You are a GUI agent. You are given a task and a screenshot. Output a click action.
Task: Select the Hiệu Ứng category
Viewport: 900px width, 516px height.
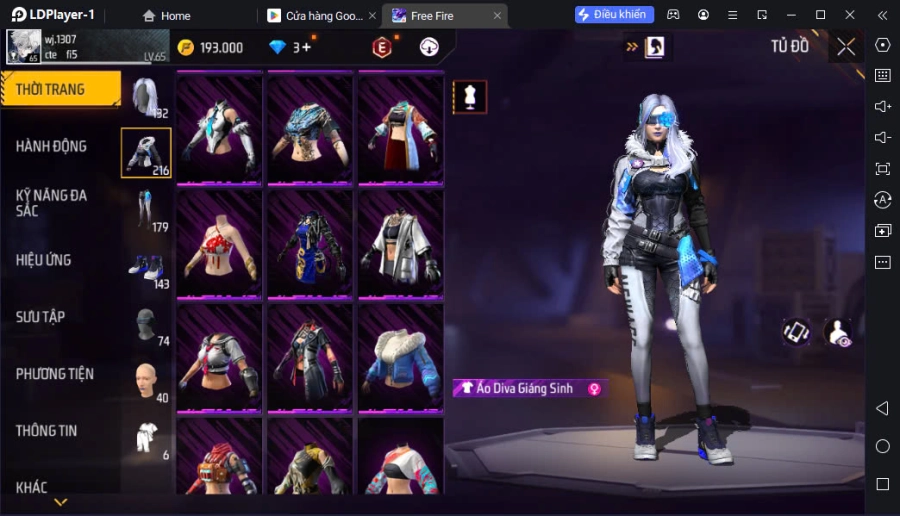[x=44, y=260]
